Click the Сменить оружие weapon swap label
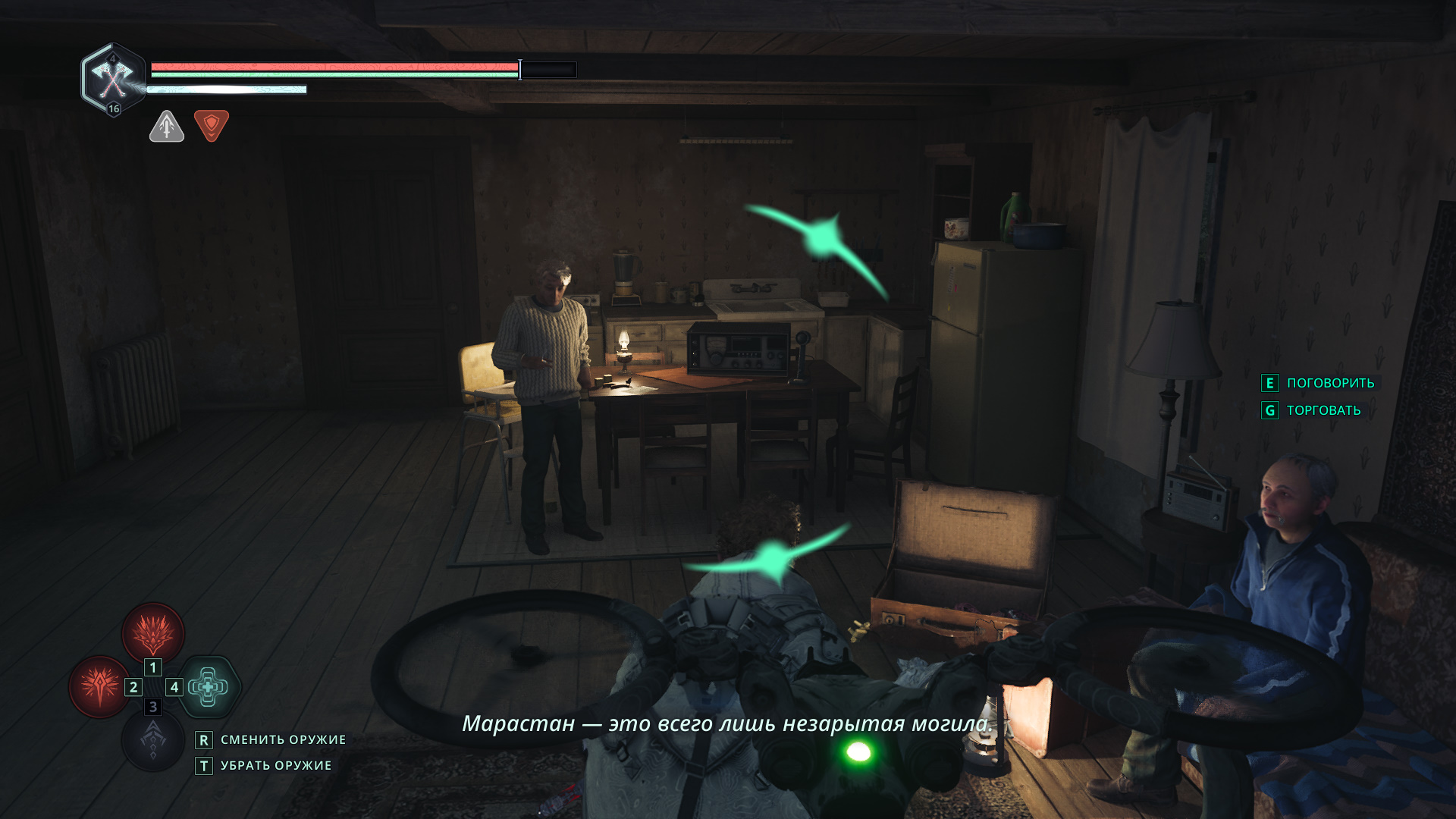The width and height of the screenshot is (1456, 819). pos(282,740)
